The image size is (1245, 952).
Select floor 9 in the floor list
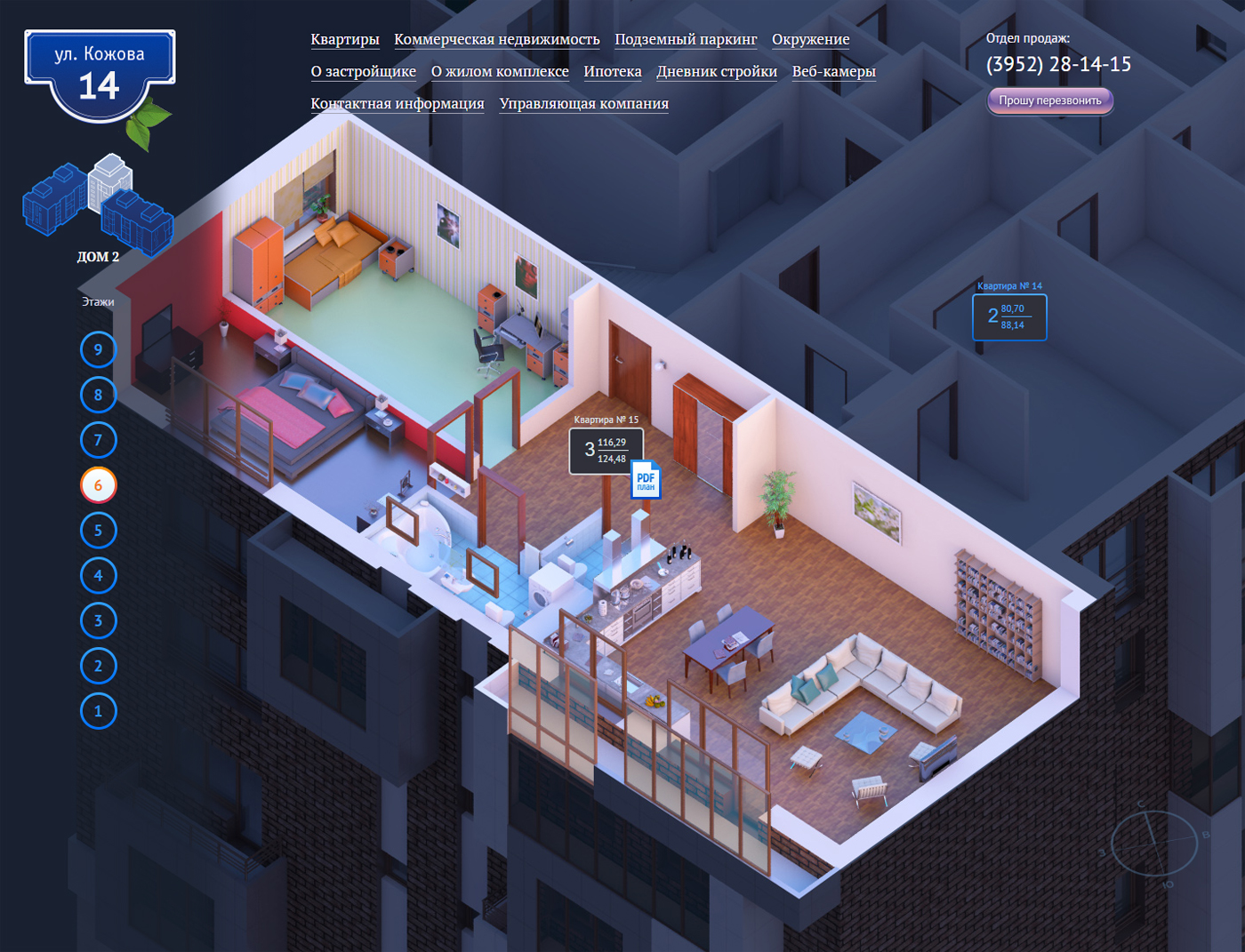98,349
